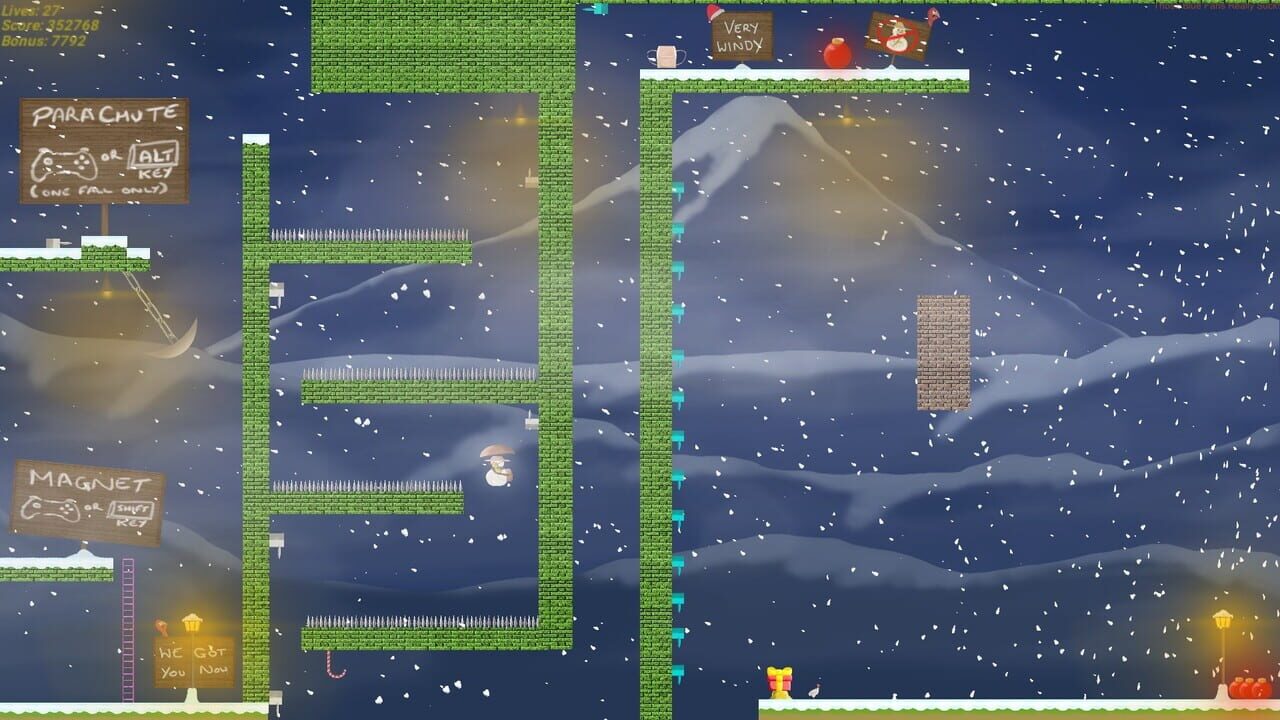Pick up the gift present near the goose

tap(780, 682)
